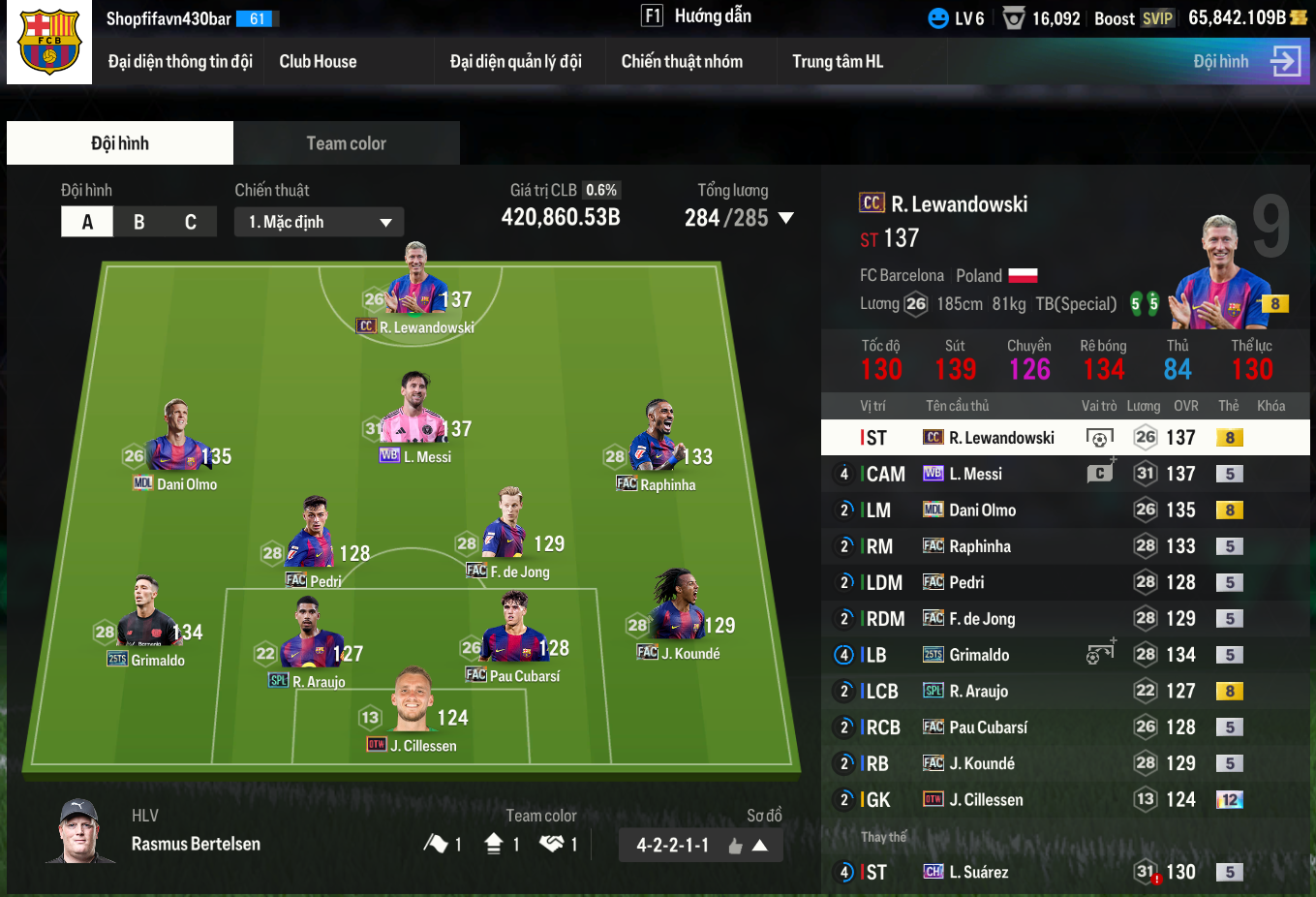Choose squad C

tap(191, 222)
